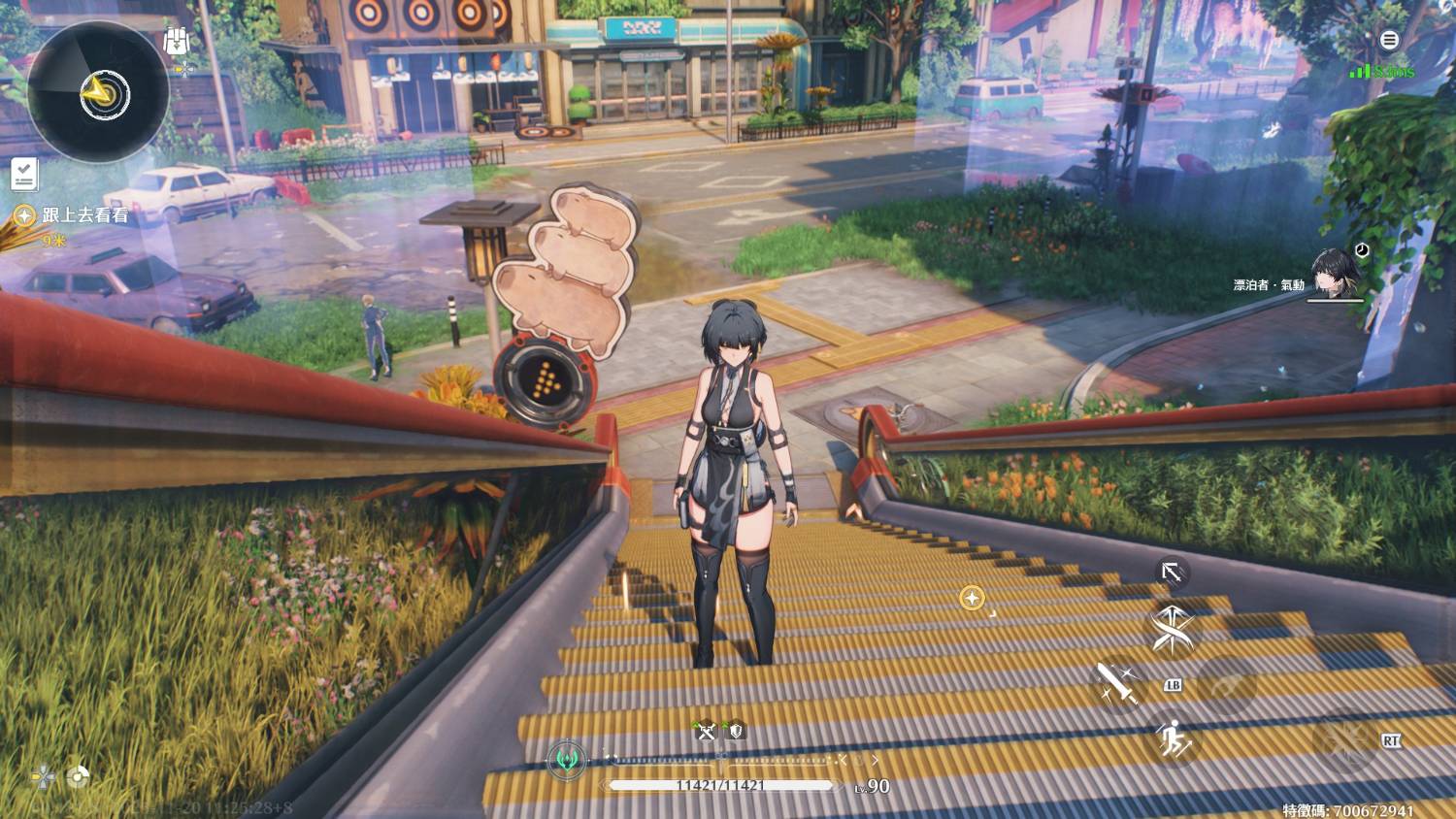This screenshot has height=819, width=1456.
Task: Activate the crossed-blades skill icon
Action: click(x=1174, y=629)
